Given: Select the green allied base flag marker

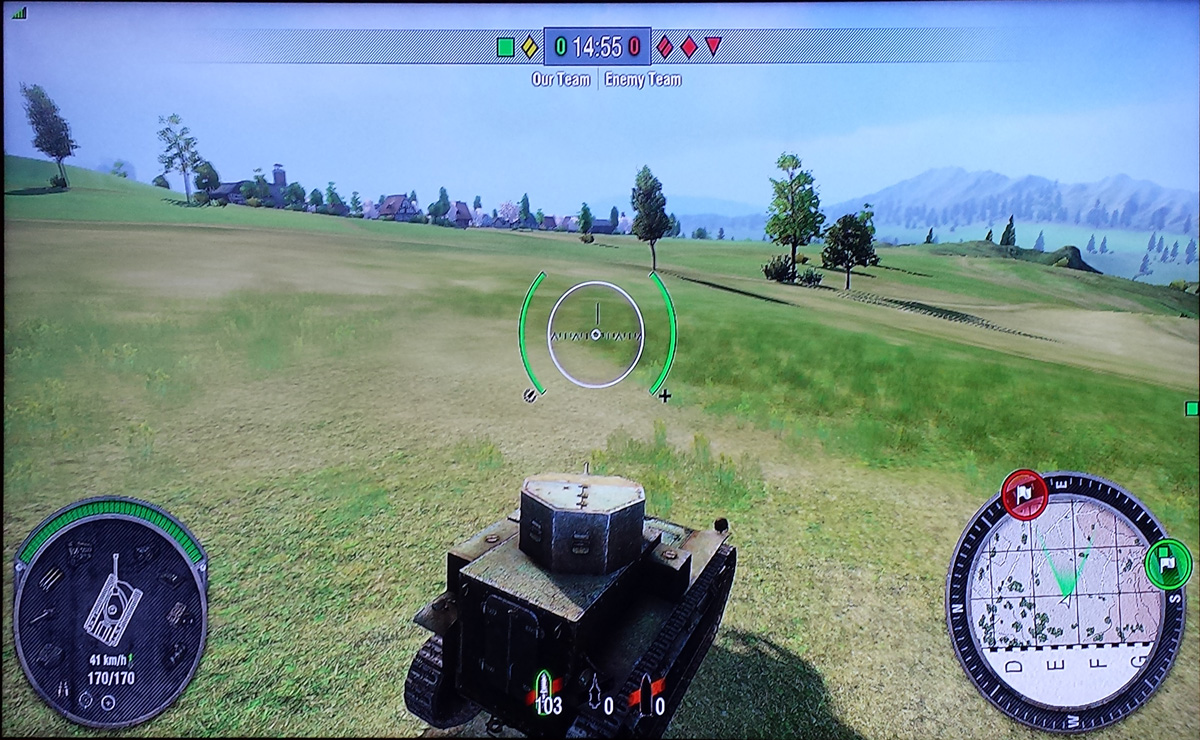Looking at the screenshot, I should click(x=1166, y=566).
